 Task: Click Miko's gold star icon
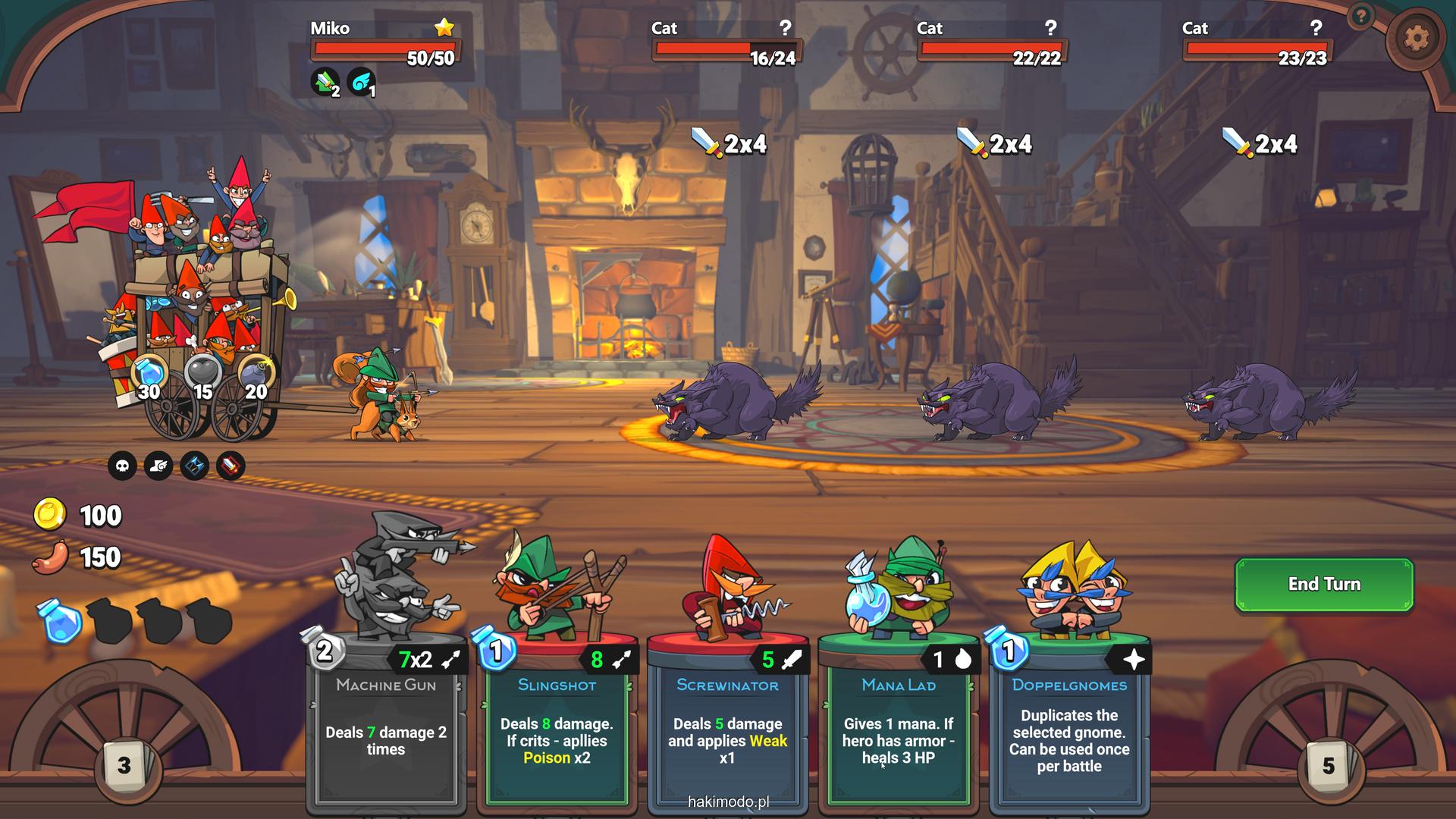pyautogui.click(x=444, y=28)
